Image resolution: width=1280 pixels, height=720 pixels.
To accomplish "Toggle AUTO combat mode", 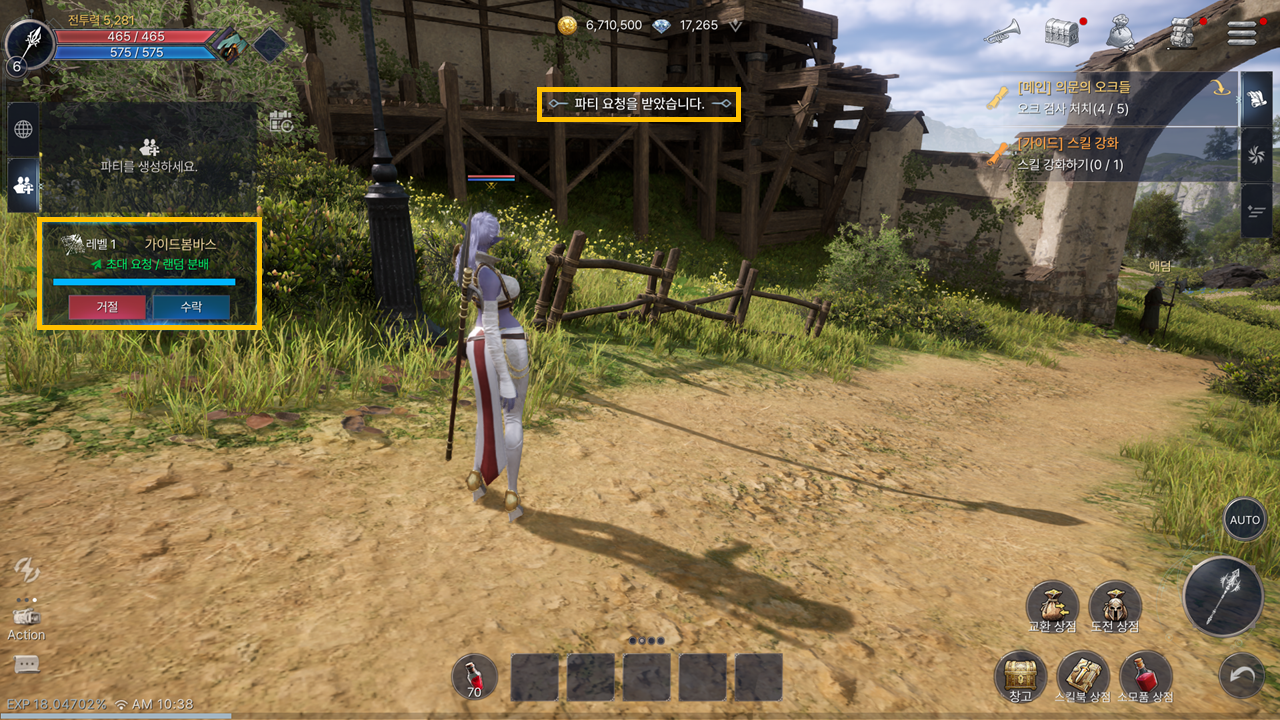I will [x=1244, y=520].
